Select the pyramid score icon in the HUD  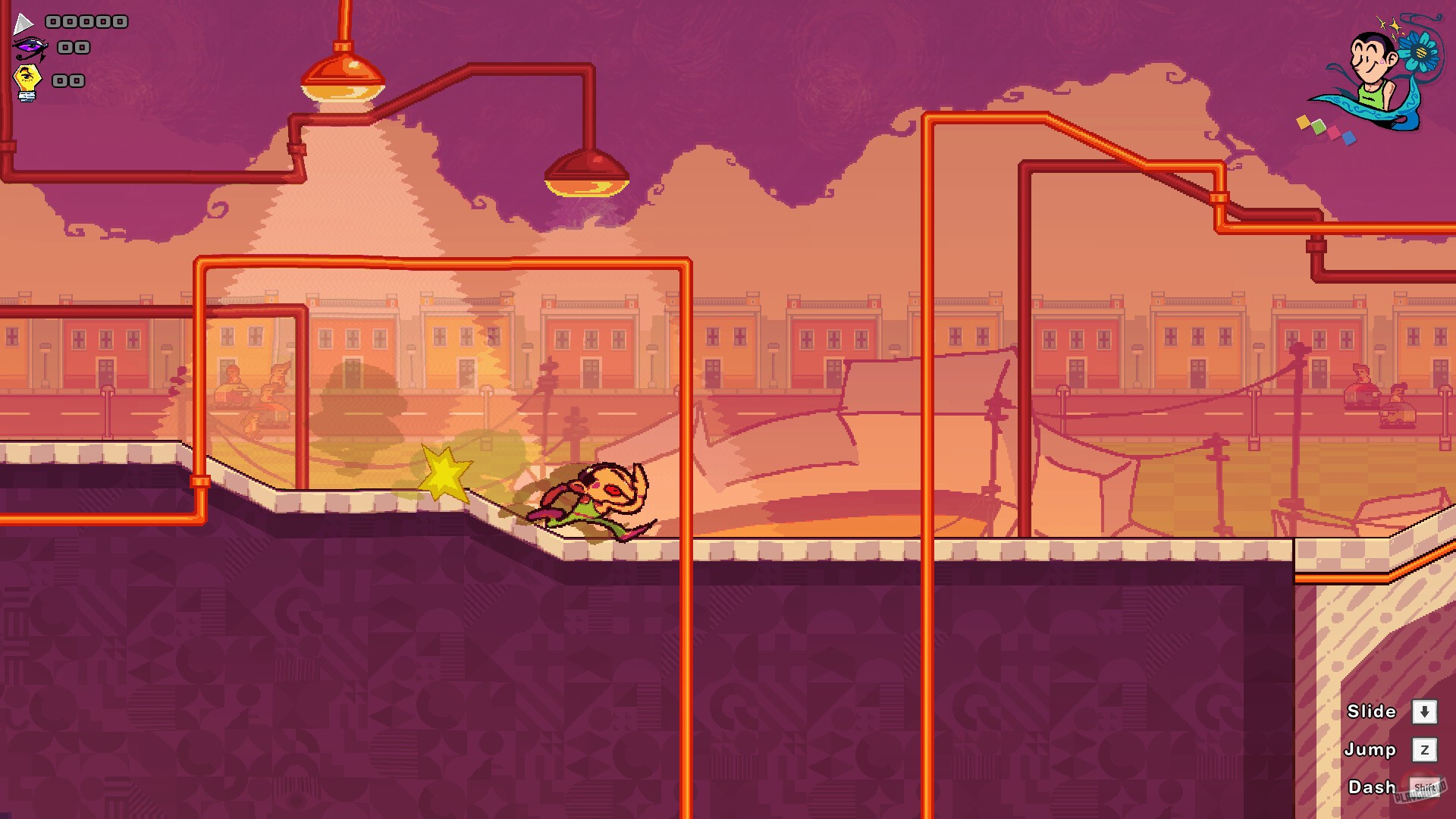23,23
